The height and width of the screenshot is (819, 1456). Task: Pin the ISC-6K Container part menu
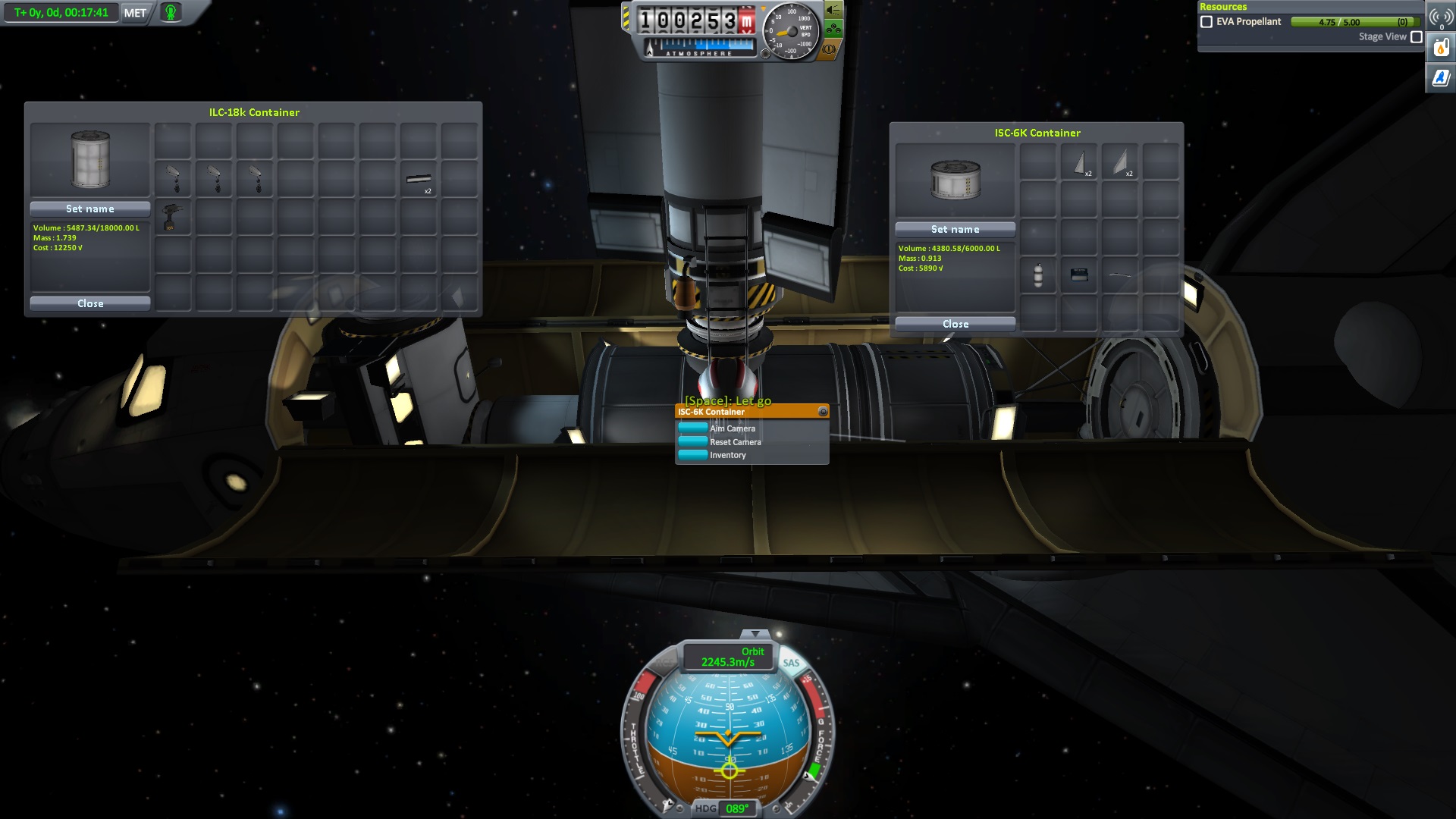[x=823, y=412]
